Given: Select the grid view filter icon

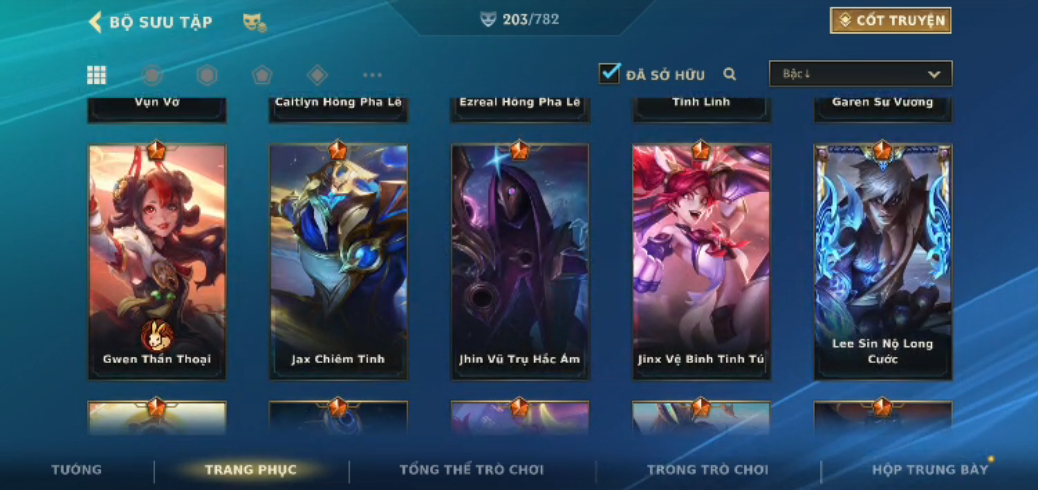Looking at the screenshot, I should [x=97, y=75].
